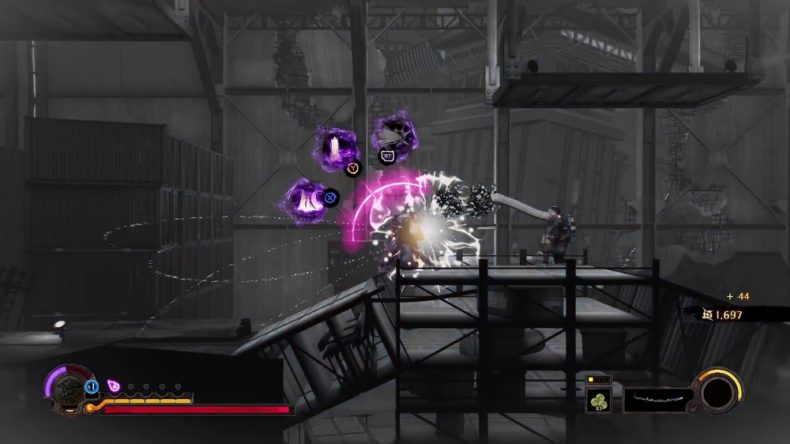This screenshot has width=790, height=444.
Task: Click the character portrait emblem
Action: pos(66,389)
